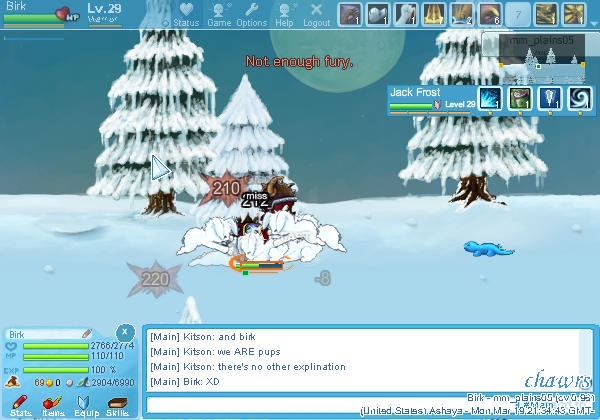This screenshot has height=420, width=600.
Task: Open the Status menu
Action: [x=186, y=14]
